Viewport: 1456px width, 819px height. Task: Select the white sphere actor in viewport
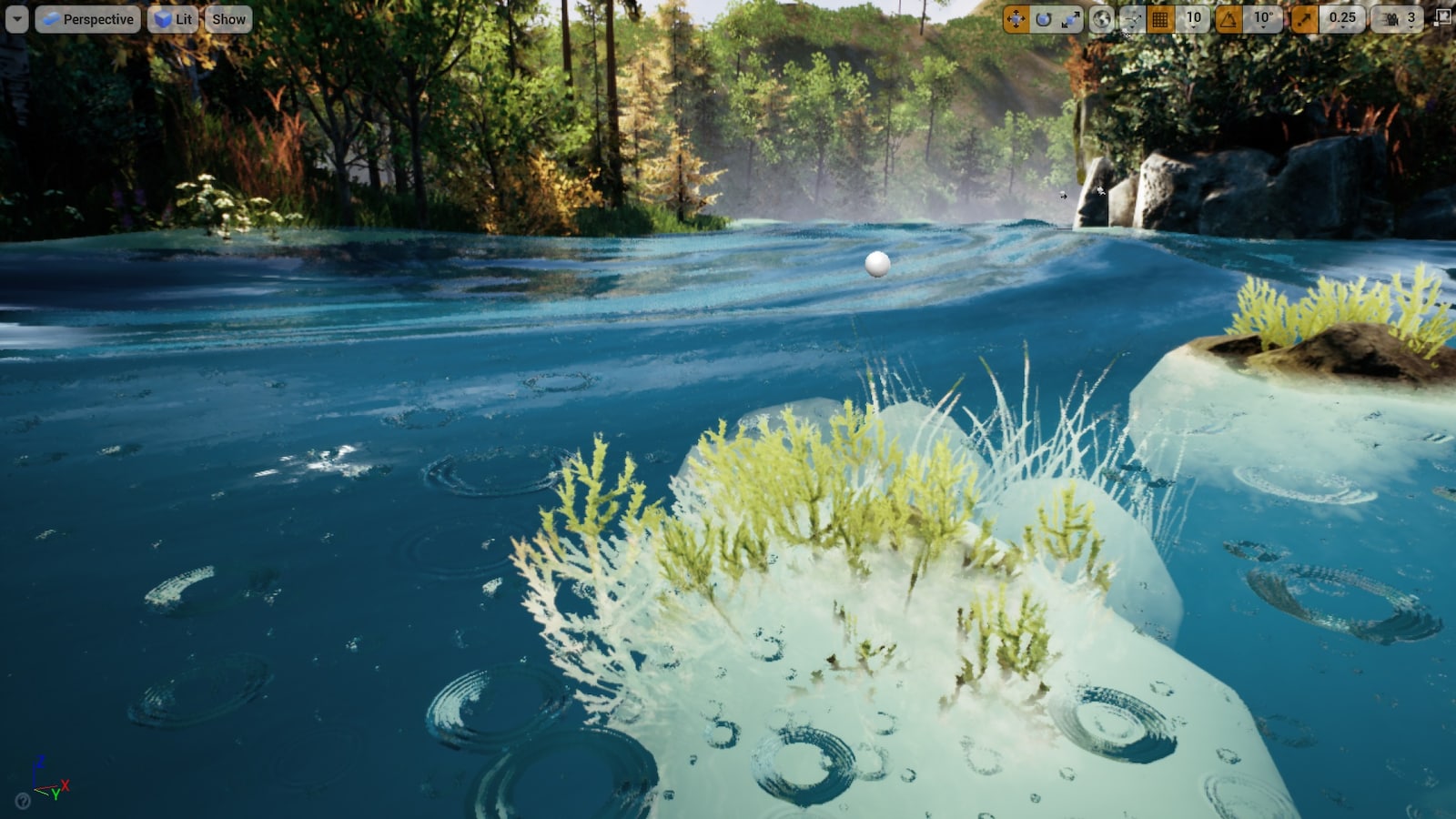click(876, 264)
